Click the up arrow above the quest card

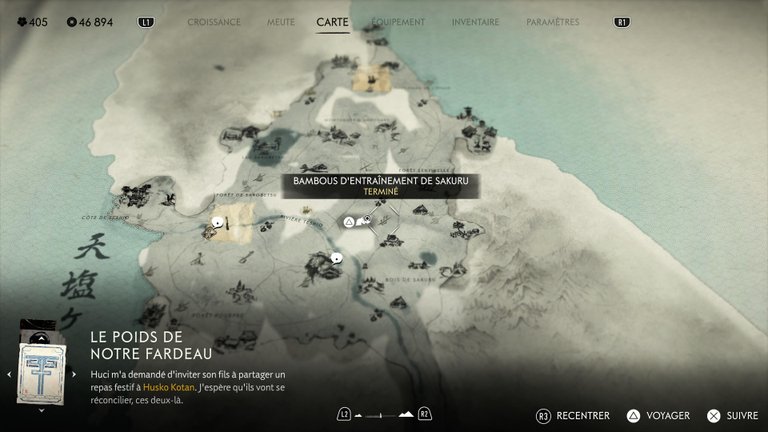[41, 339]
